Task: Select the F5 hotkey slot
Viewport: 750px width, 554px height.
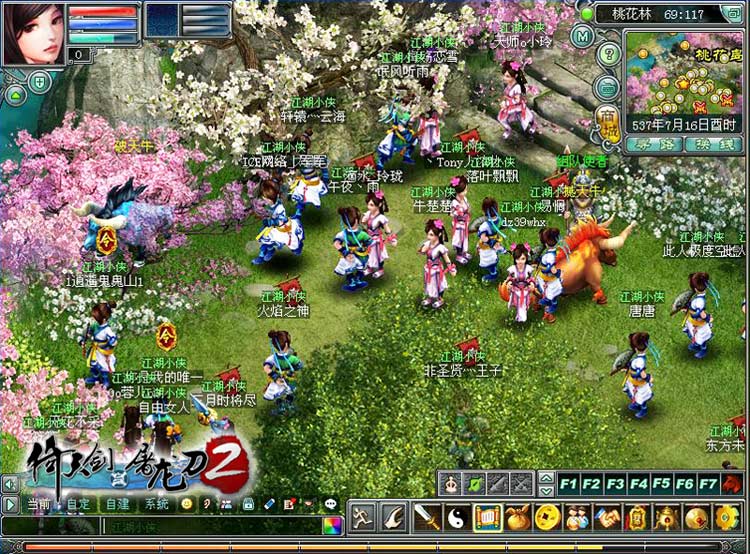Action: [662, 484]
